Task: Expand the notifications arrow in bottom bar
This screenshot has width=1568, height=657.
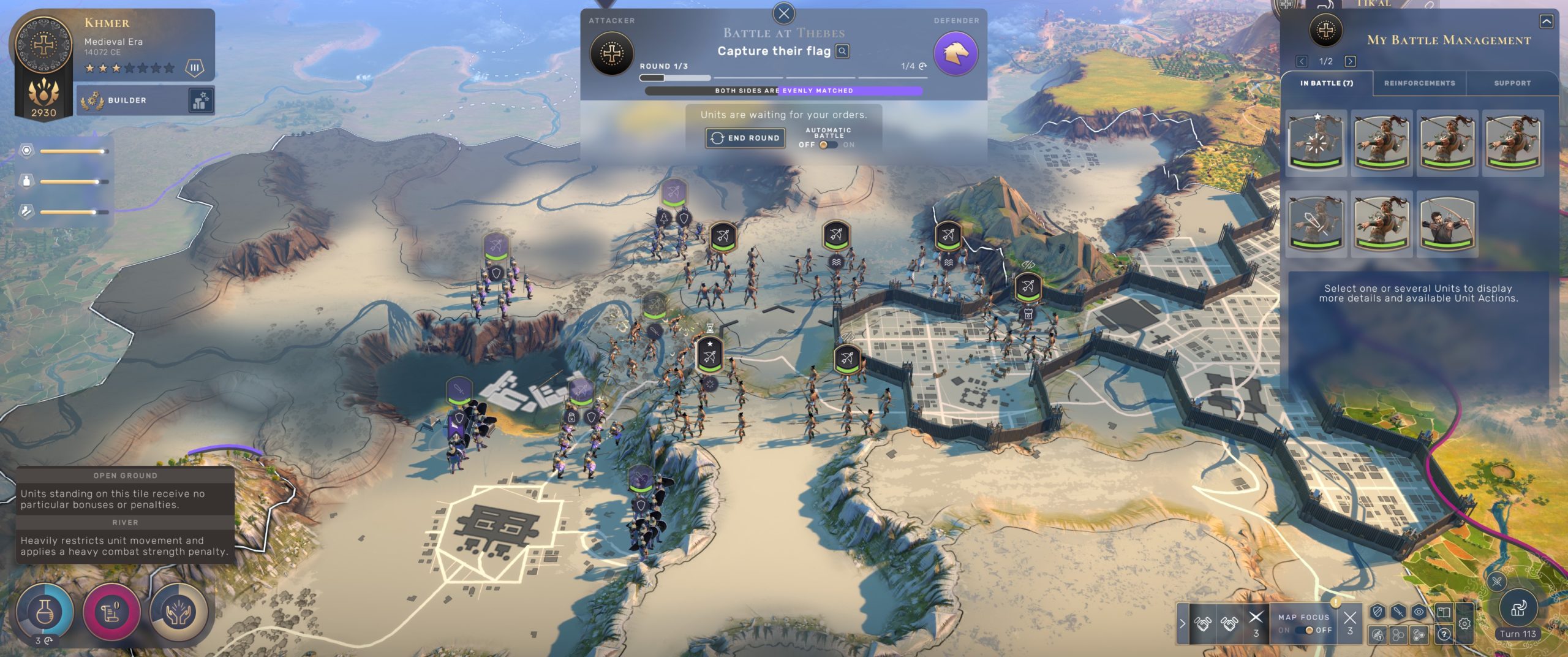Action: pyautogui.click(x=1182, y=623)
